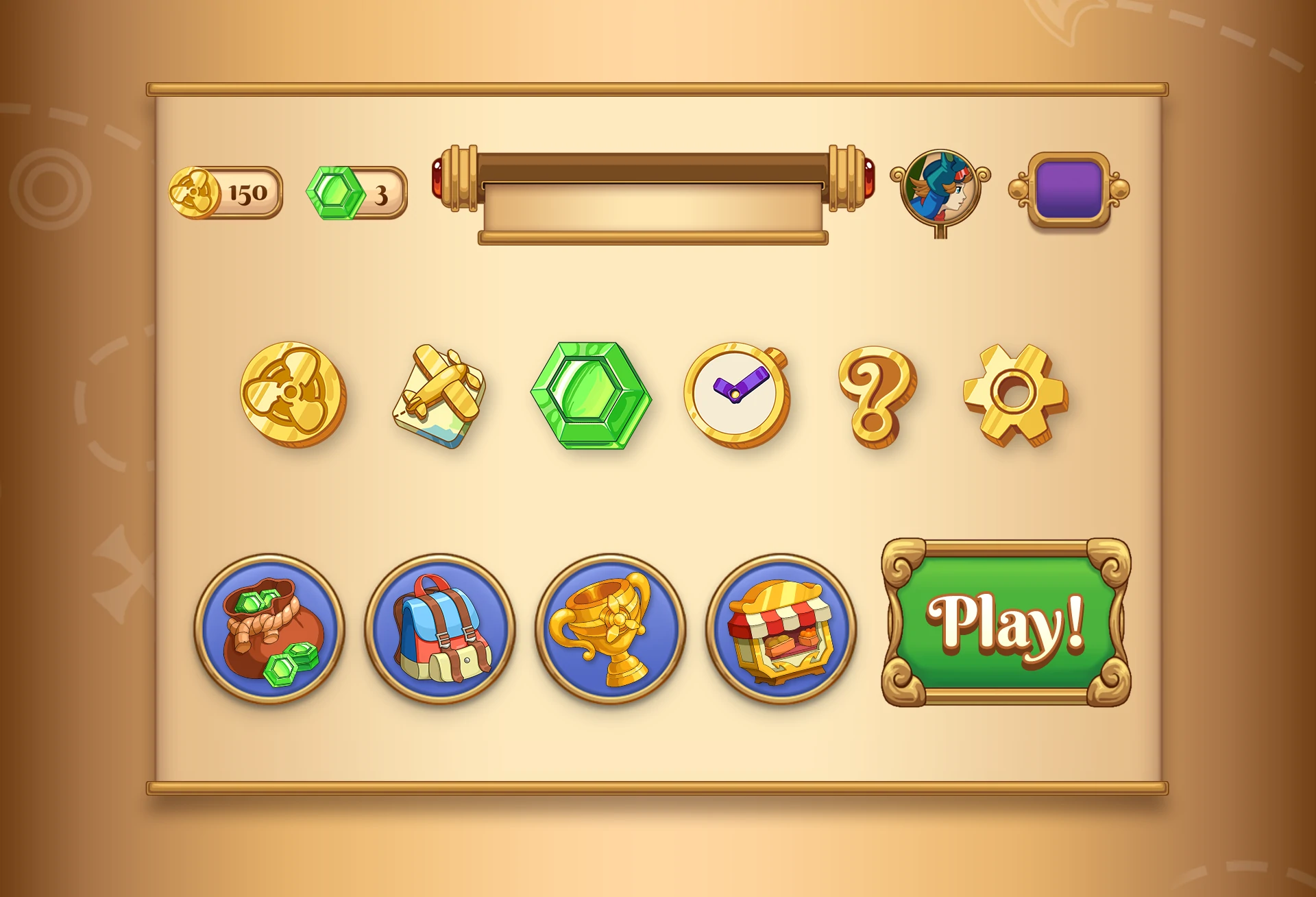Image resolution: width=1316 pixels, height=897 pixels.
Task: Choose the large green gem icon
Action: pyautogui.click(x=591, y=396)
